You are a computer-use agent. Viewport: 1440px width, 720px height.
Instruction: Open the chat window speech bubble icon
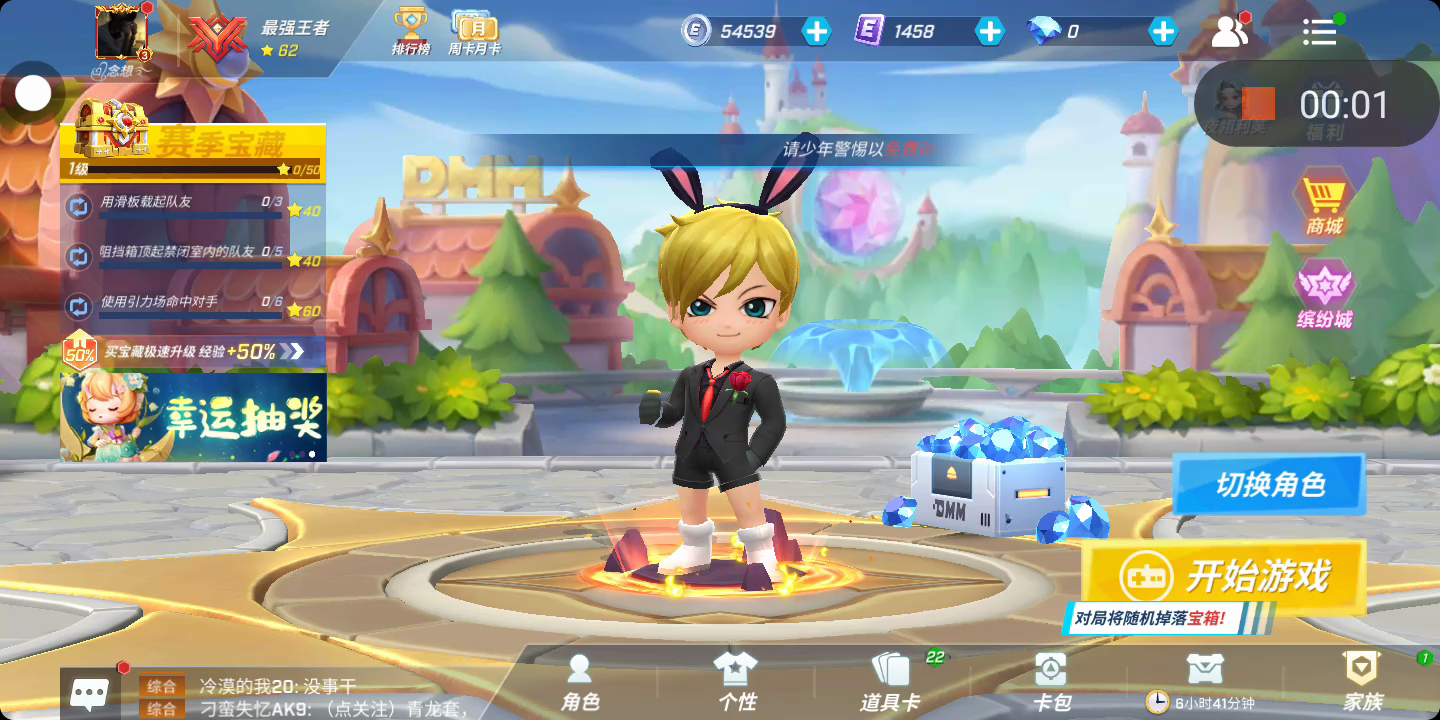[90, 693]
